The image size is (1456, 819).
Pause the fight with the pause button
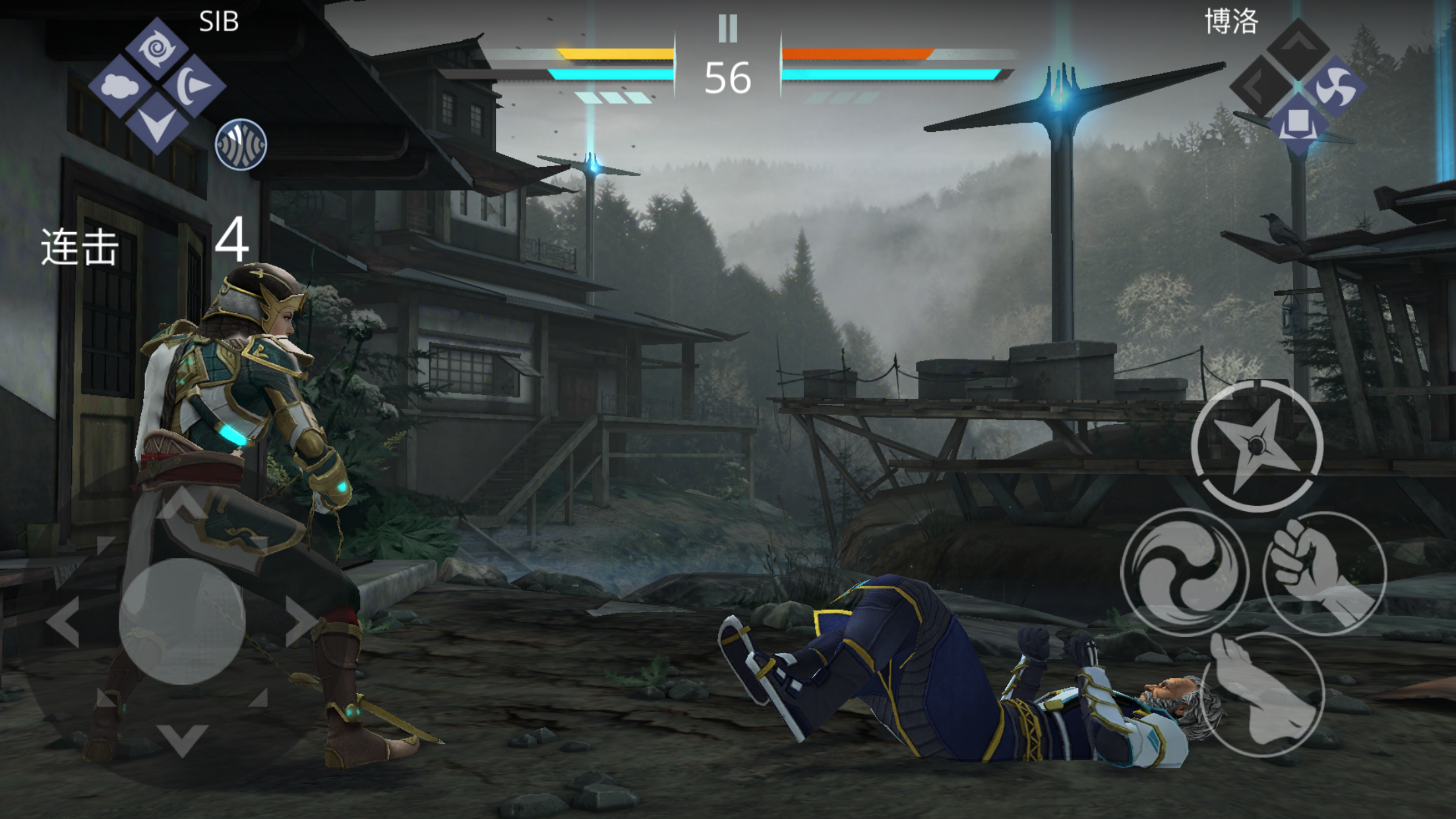coord(728,28)
